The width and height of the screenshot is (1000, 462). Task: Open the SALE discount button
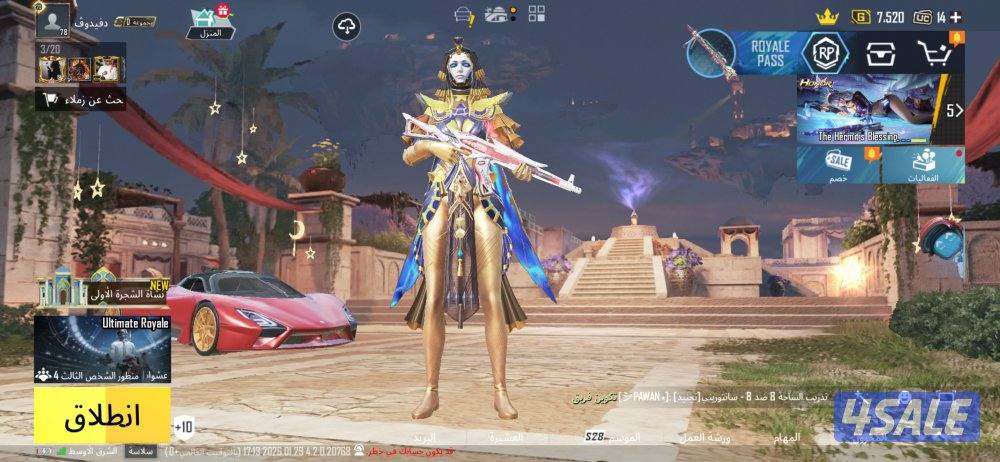pos(839,165)
